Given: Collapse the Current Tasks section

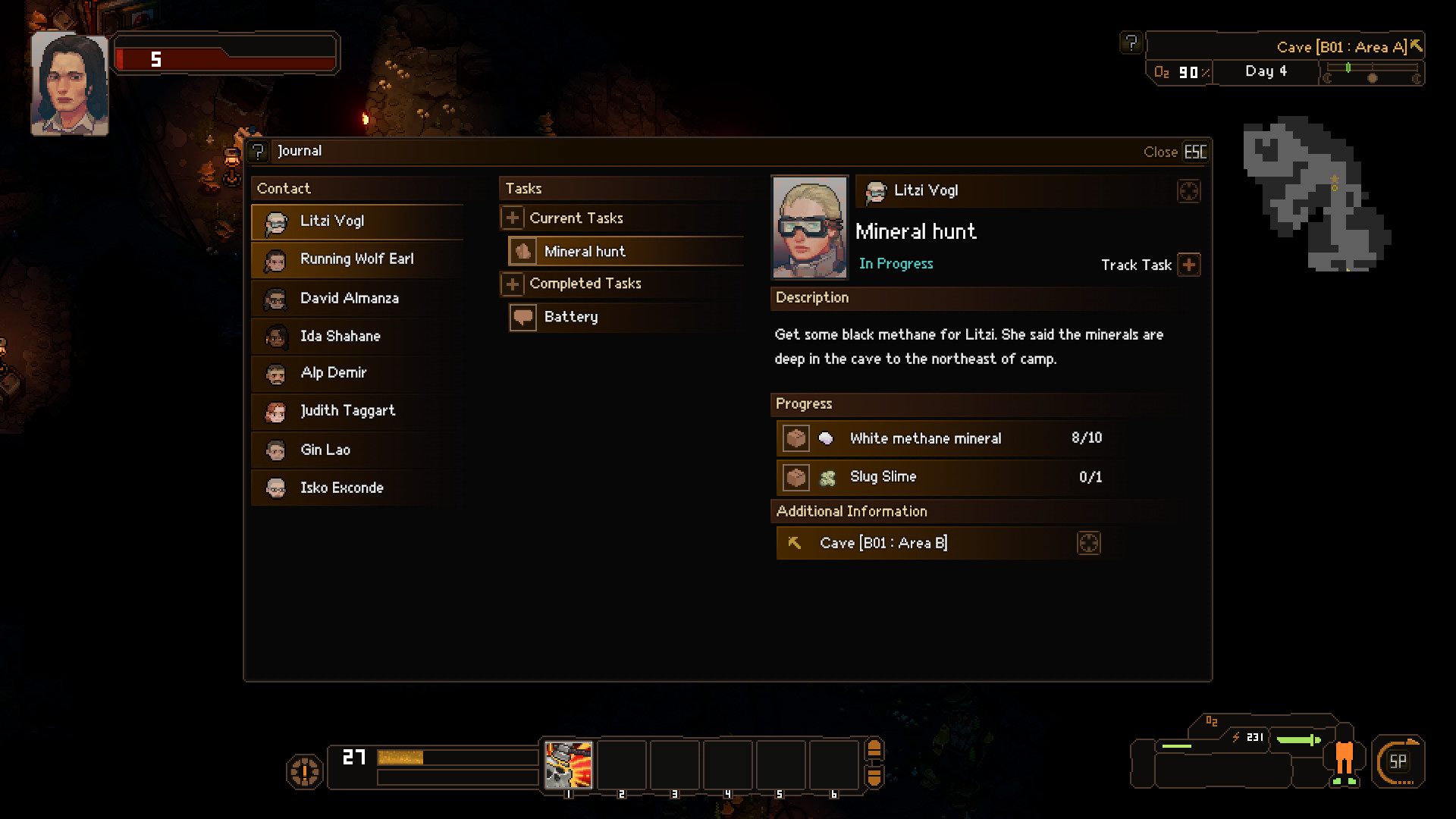Looking at the screenshot, I should [512, 218].
